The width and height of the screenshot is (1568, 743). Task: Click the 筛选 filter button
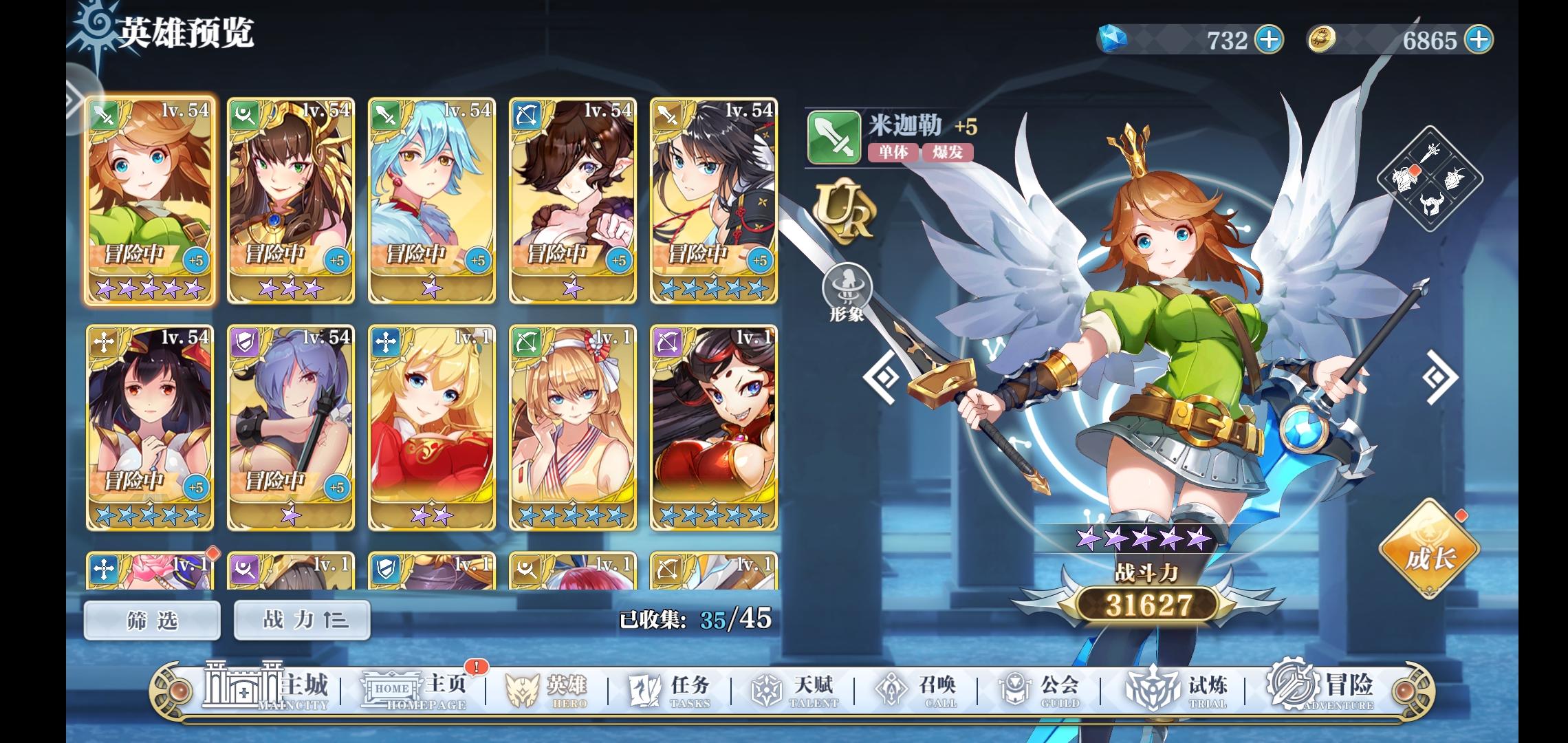pos(151,619)
